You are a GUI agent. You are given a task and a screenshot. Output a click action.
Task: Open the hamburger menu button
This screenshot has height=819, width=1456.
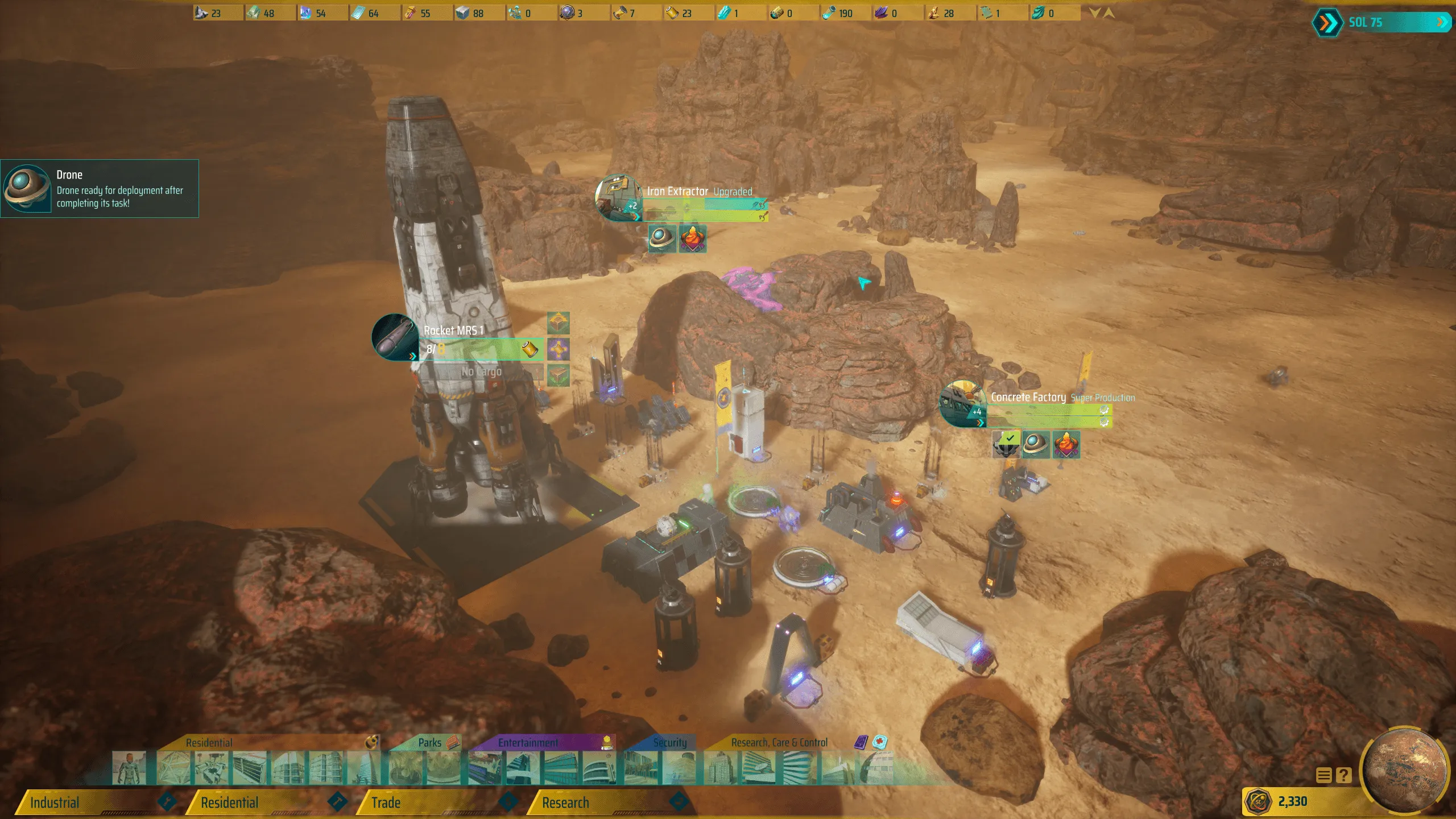tap(1323, 775)
